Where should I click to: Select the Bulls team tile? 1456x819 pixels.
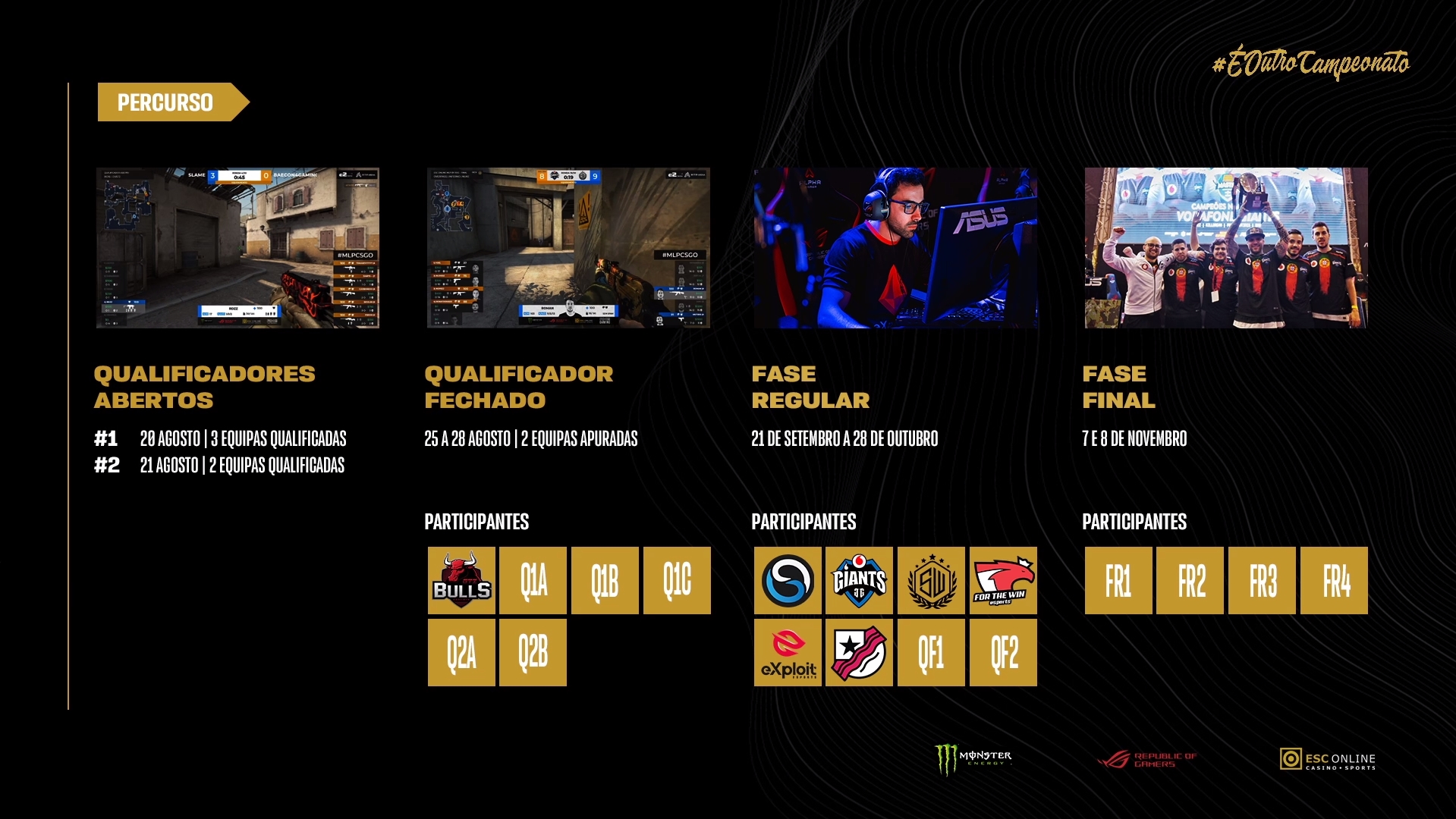point(461,581)
